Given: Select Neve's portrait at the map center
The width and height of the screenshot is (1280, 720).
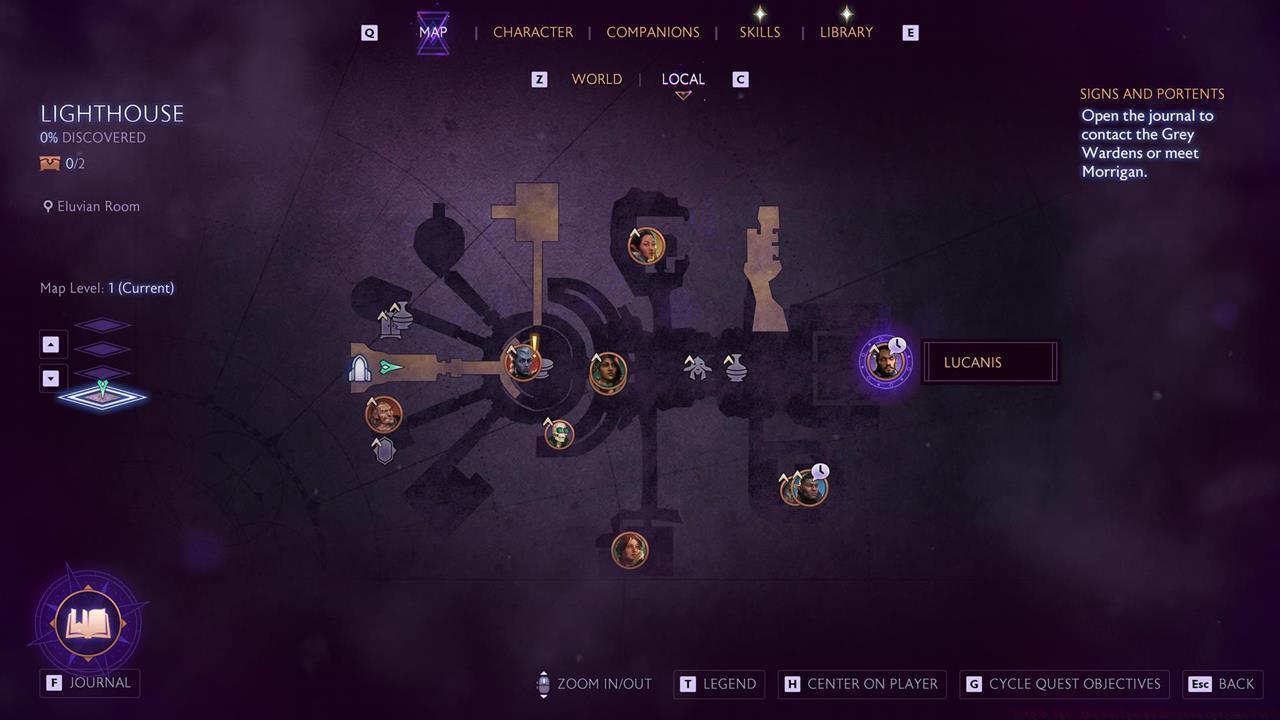Looking at the screenshot, I should point(608,372).
